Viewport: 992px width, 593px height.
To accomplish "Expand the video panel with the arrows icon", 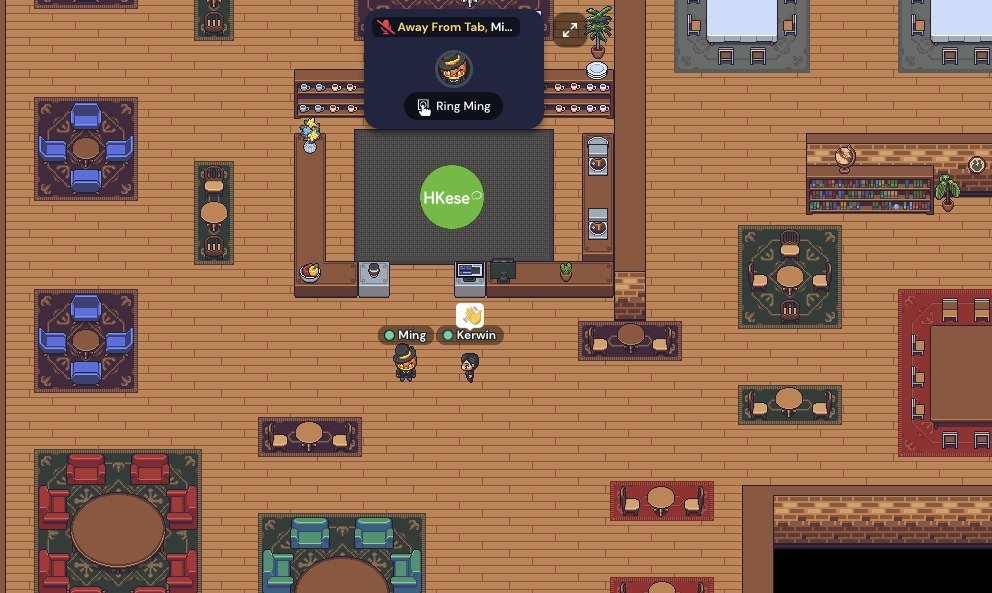I will (x=570, y=30).
